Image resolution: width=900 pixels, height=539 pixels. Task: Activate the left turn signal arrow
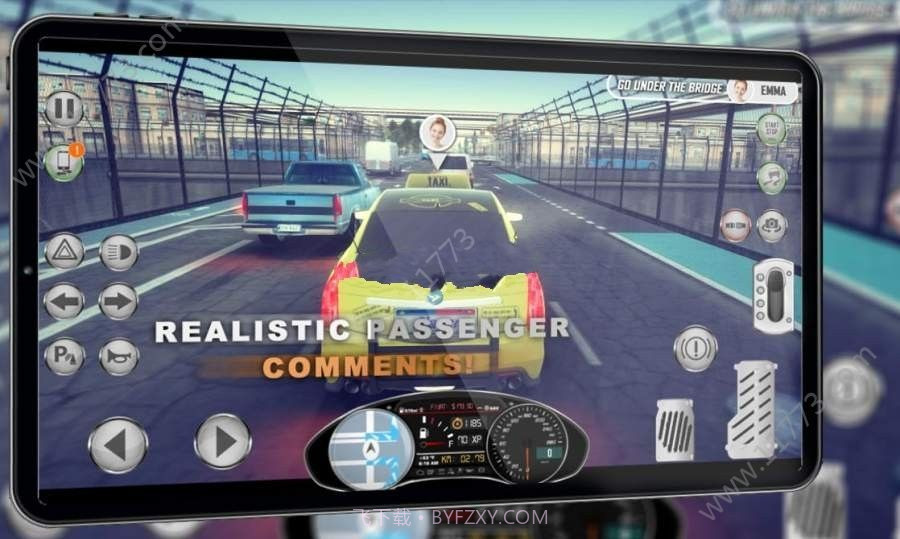(x=65, y=301)
